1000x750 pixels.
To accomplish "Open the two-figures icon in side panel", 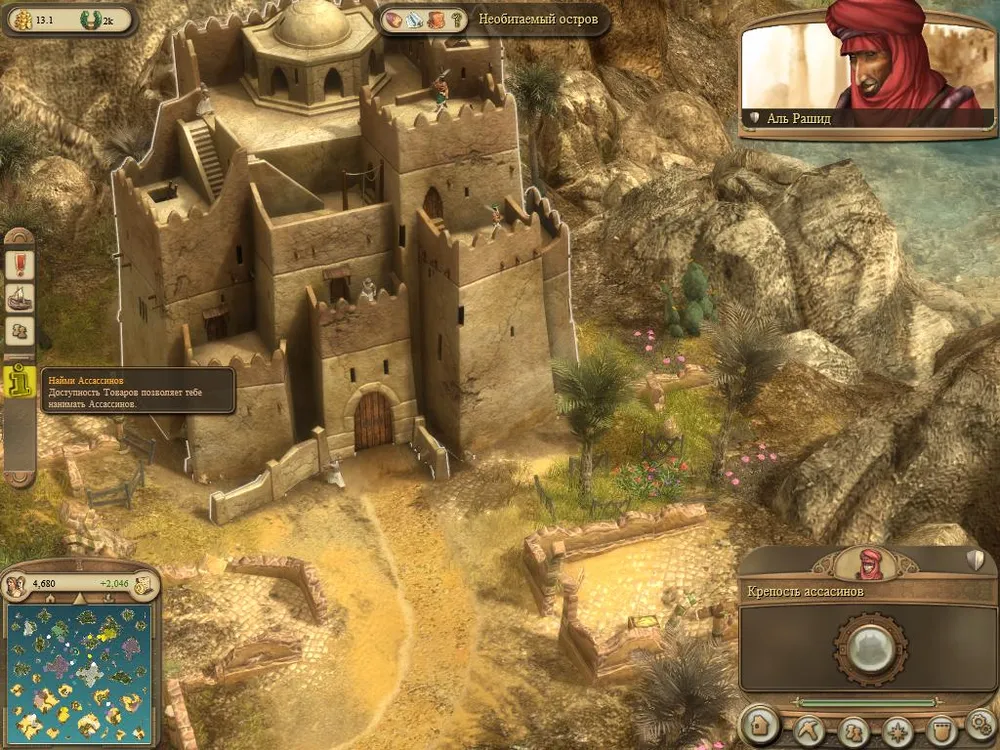I will [x=19, y=331].
